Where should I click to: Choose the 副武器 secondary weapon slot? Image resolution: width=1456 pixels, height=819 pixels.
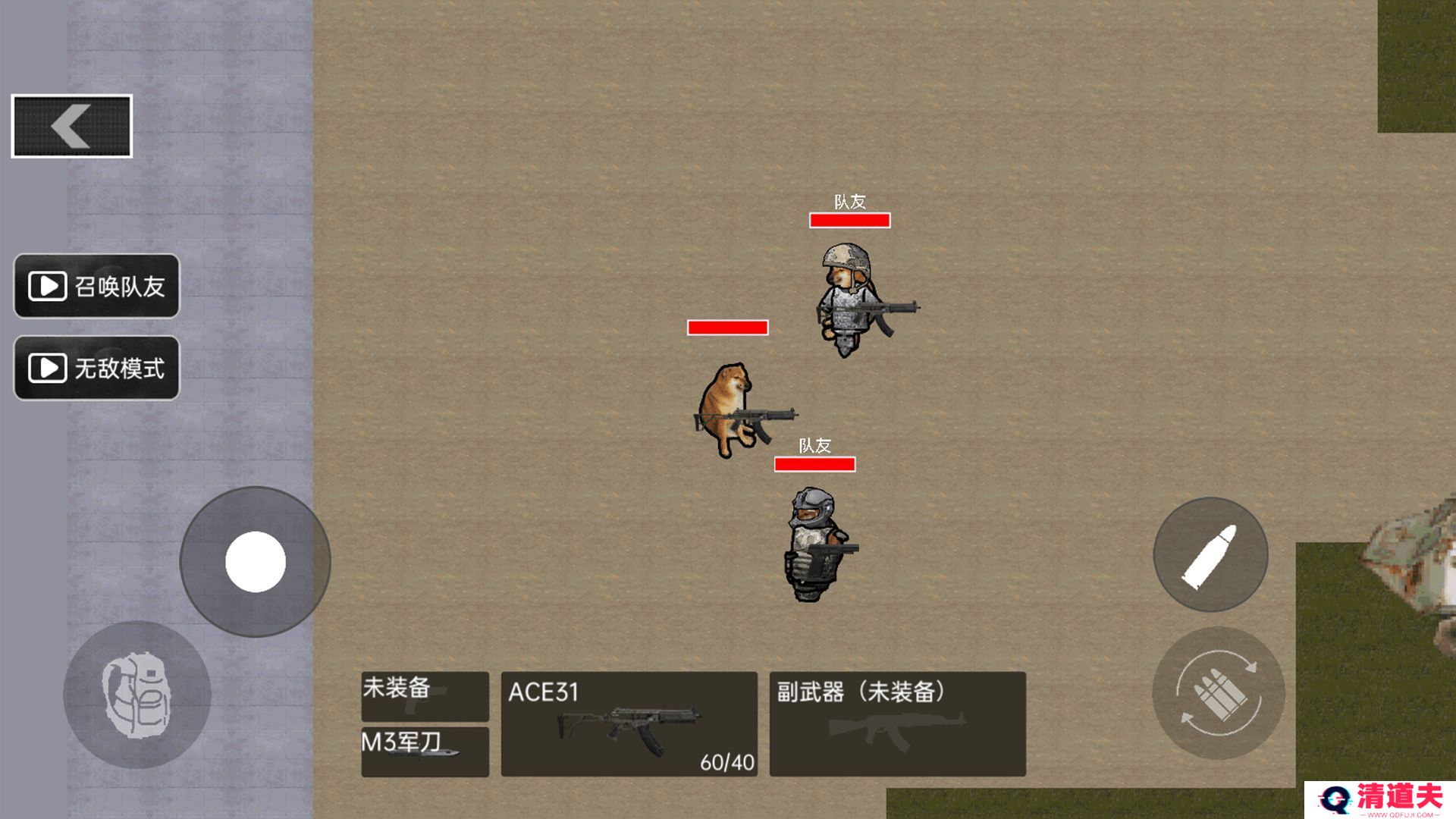coord(897,723)
